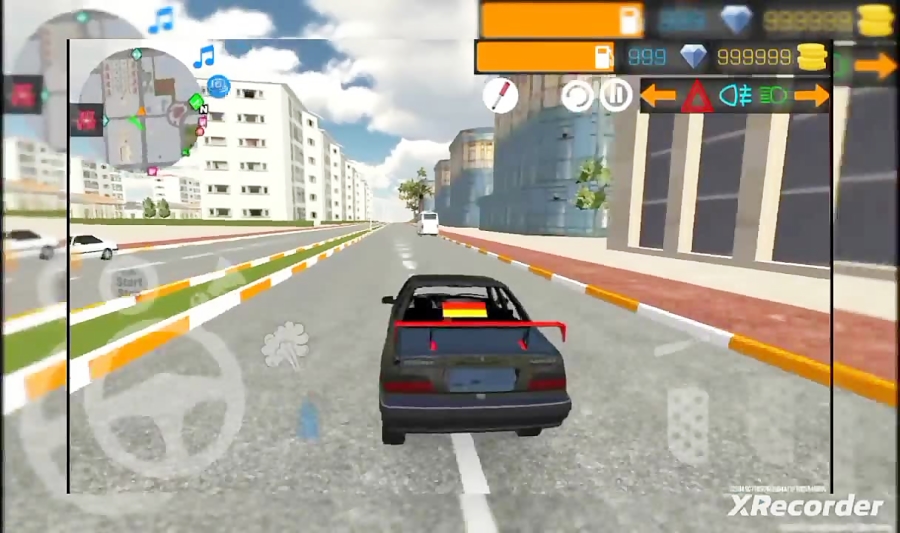Pause the game with the pause button
Image resolution: width=900 pixels, height=533 pixels.
tap(615, 96)
